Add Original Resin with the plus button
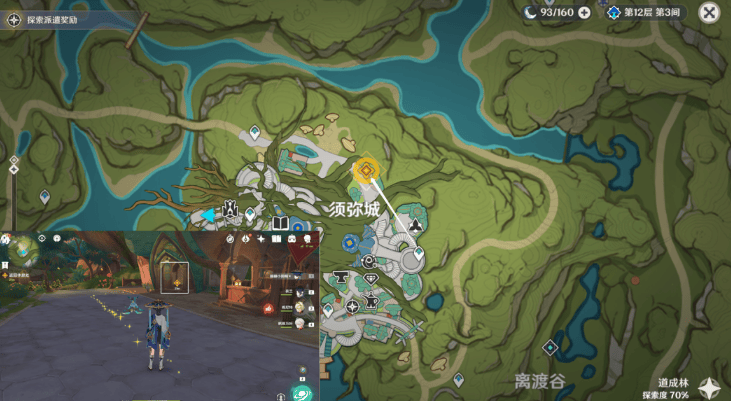This screenshot has height=401, width=731. click(x=584, y=13)
